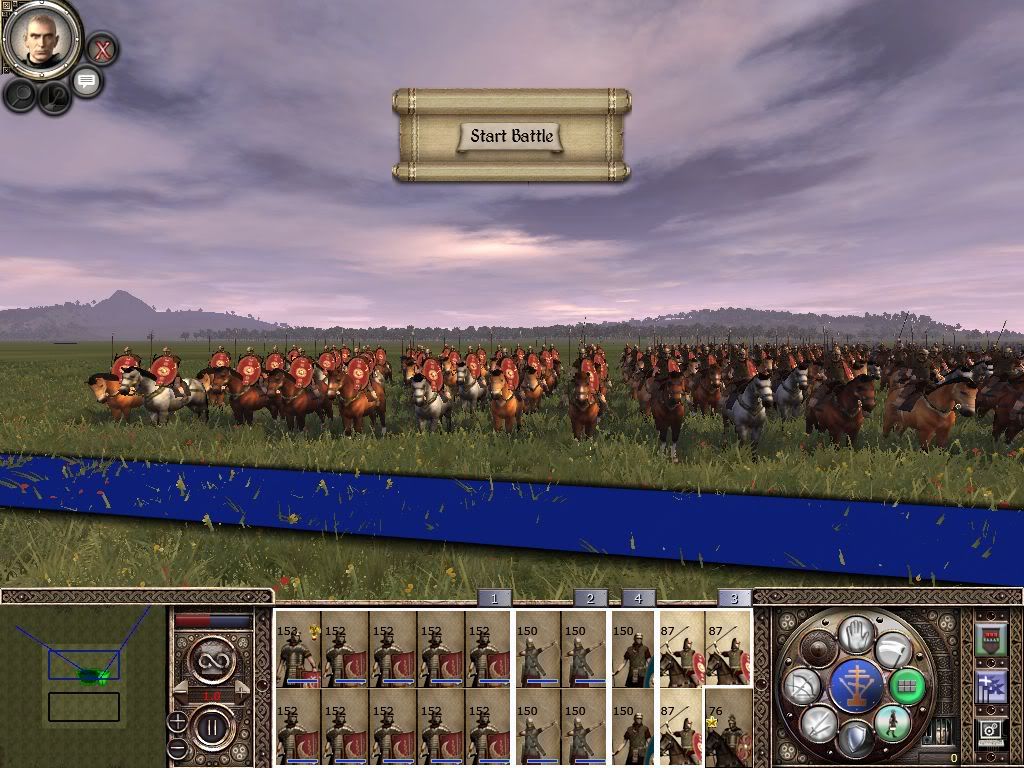Viewport: 1024px width, 768px height.
Task: Select the general's cavalry card with 76 men
Action: point(728,727)
